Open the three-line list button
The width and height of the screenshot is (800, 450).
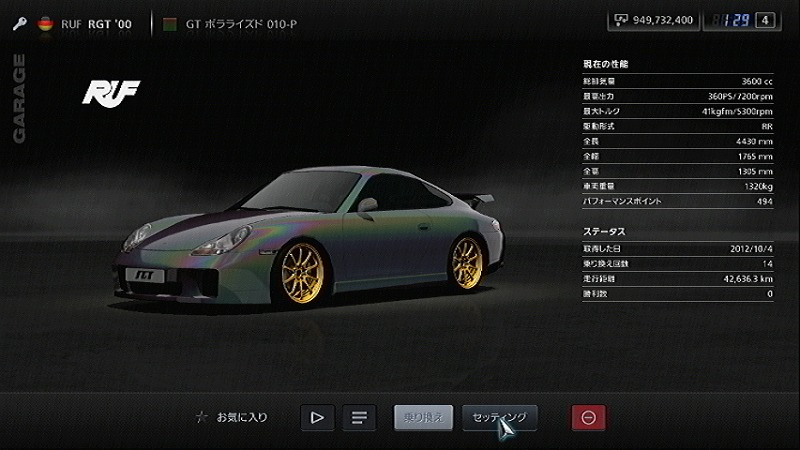click(x=357, y=417)
